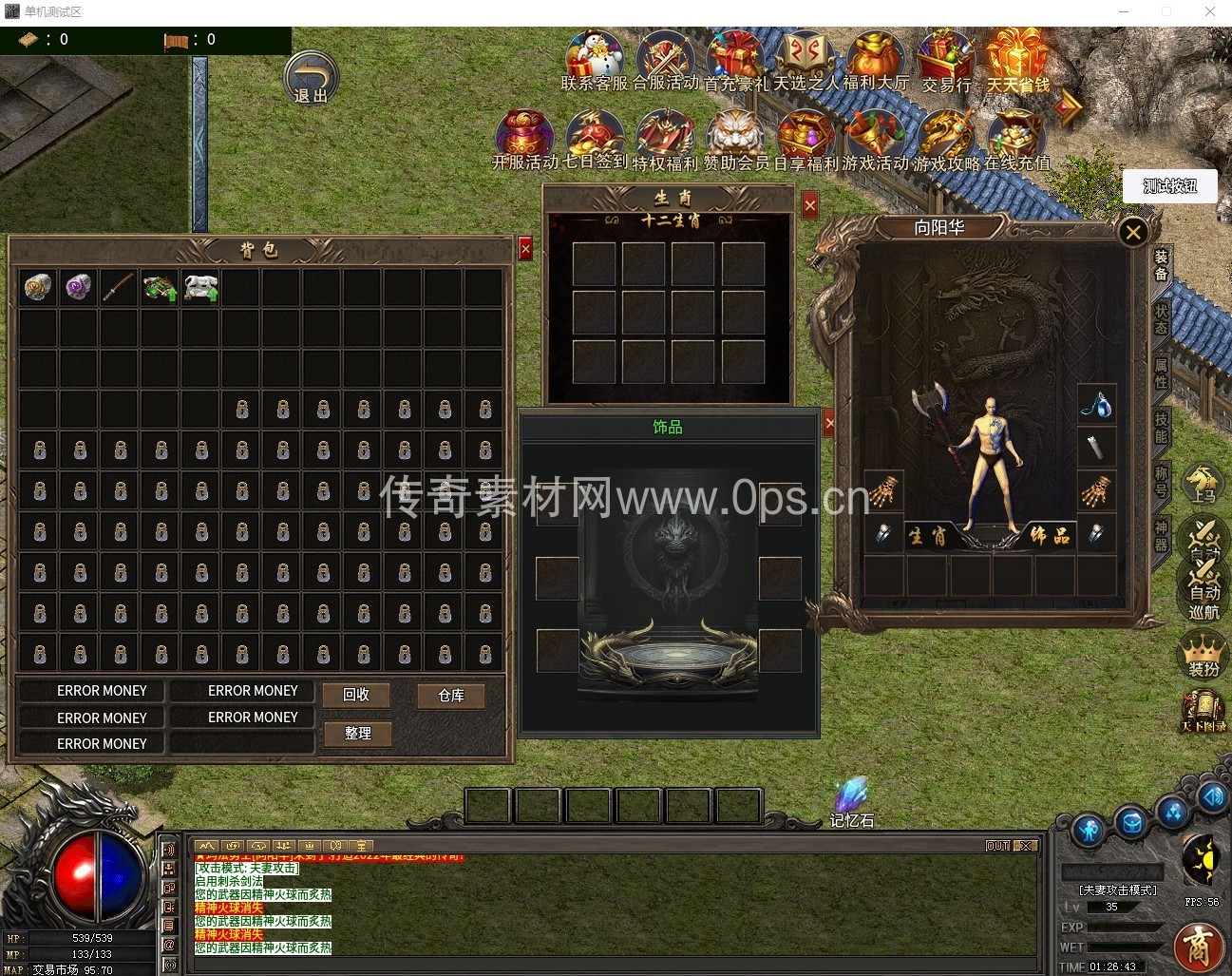
Task: Open the 七日签到 seven-day sign-in
Action: [x=595, y=139]
